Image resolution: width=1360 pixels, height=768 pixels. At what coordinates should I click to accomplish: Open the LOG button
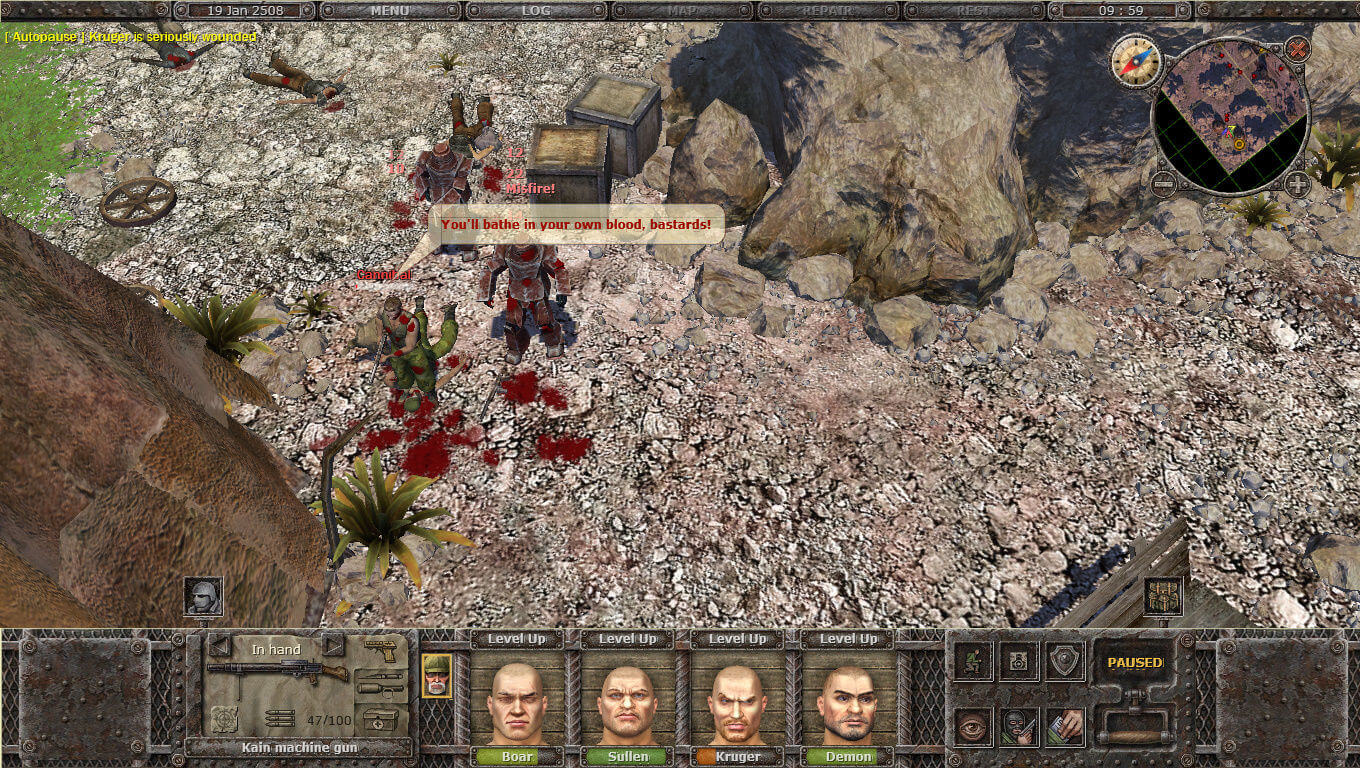[536, 10]
